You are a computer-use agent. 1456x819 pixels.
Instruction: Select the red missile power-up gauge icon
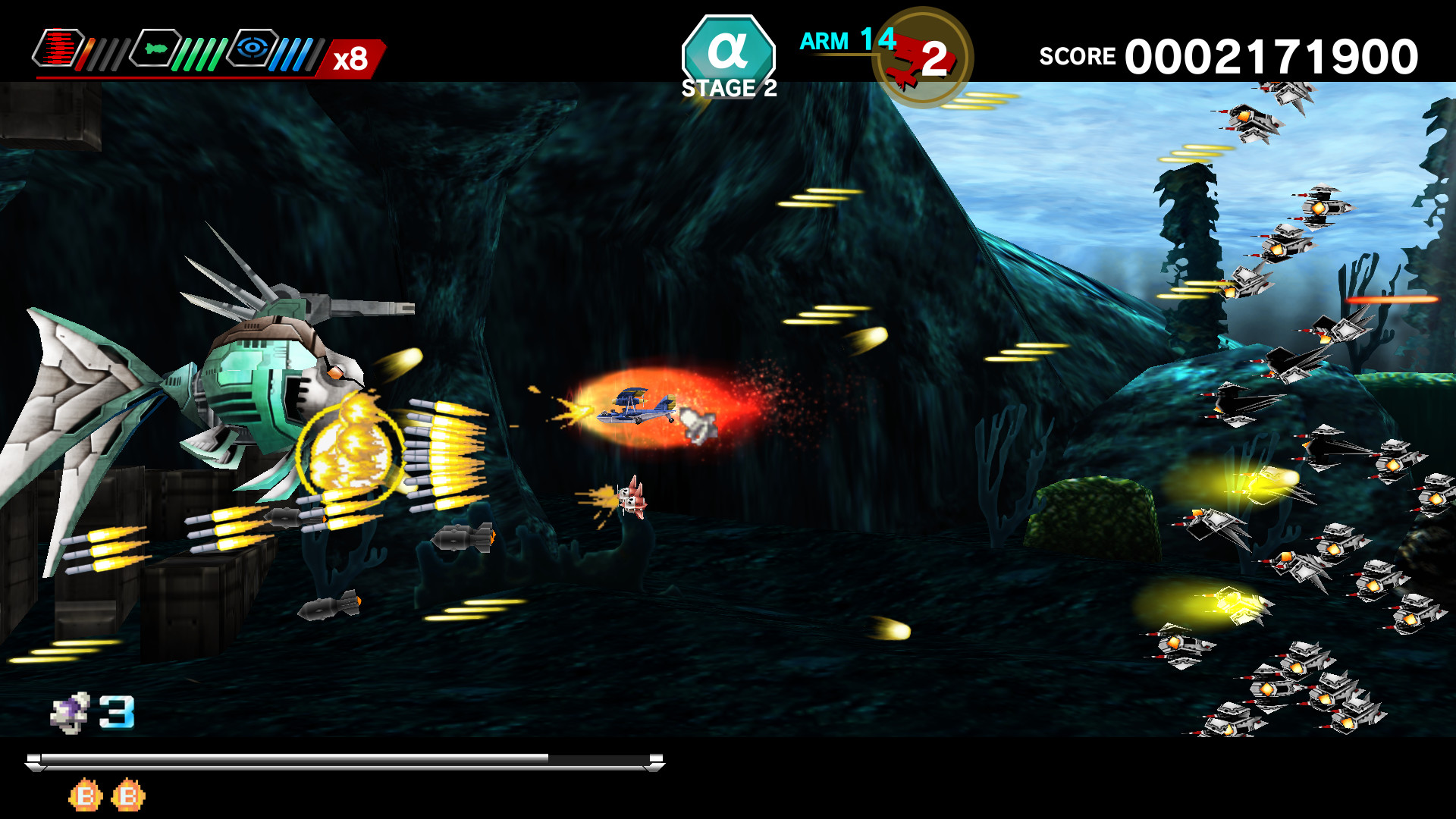coord(59,49)
